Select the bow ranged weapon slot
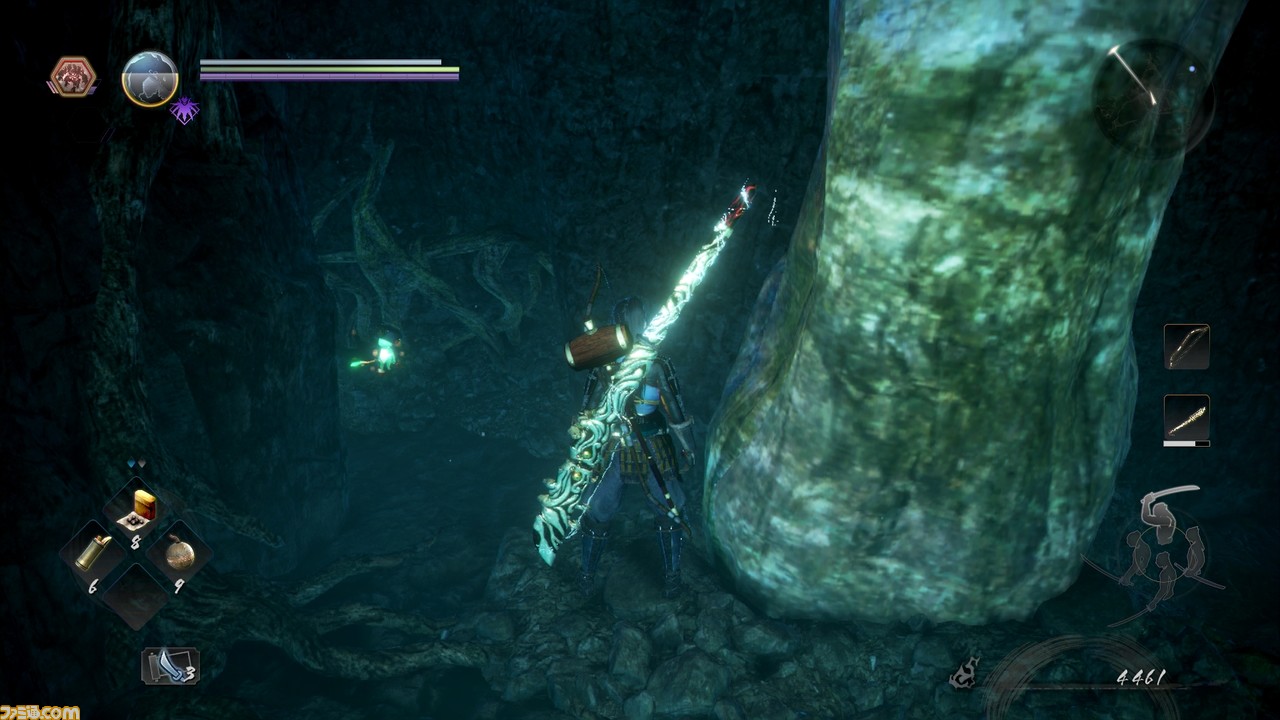Viewport: 1280px width, 720px height. tap(1186, 347)
